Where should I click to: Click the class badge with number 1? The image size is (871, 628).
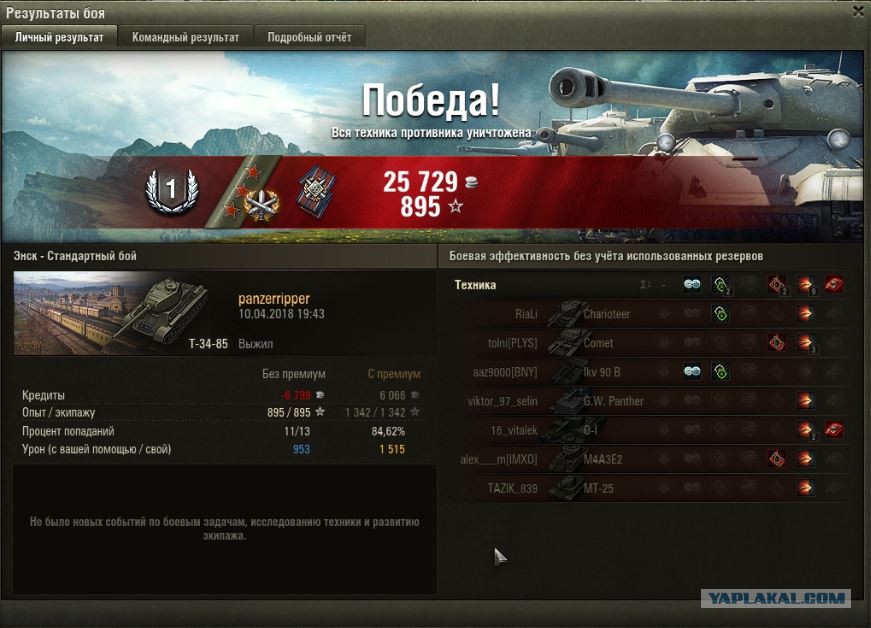[171, 189]
